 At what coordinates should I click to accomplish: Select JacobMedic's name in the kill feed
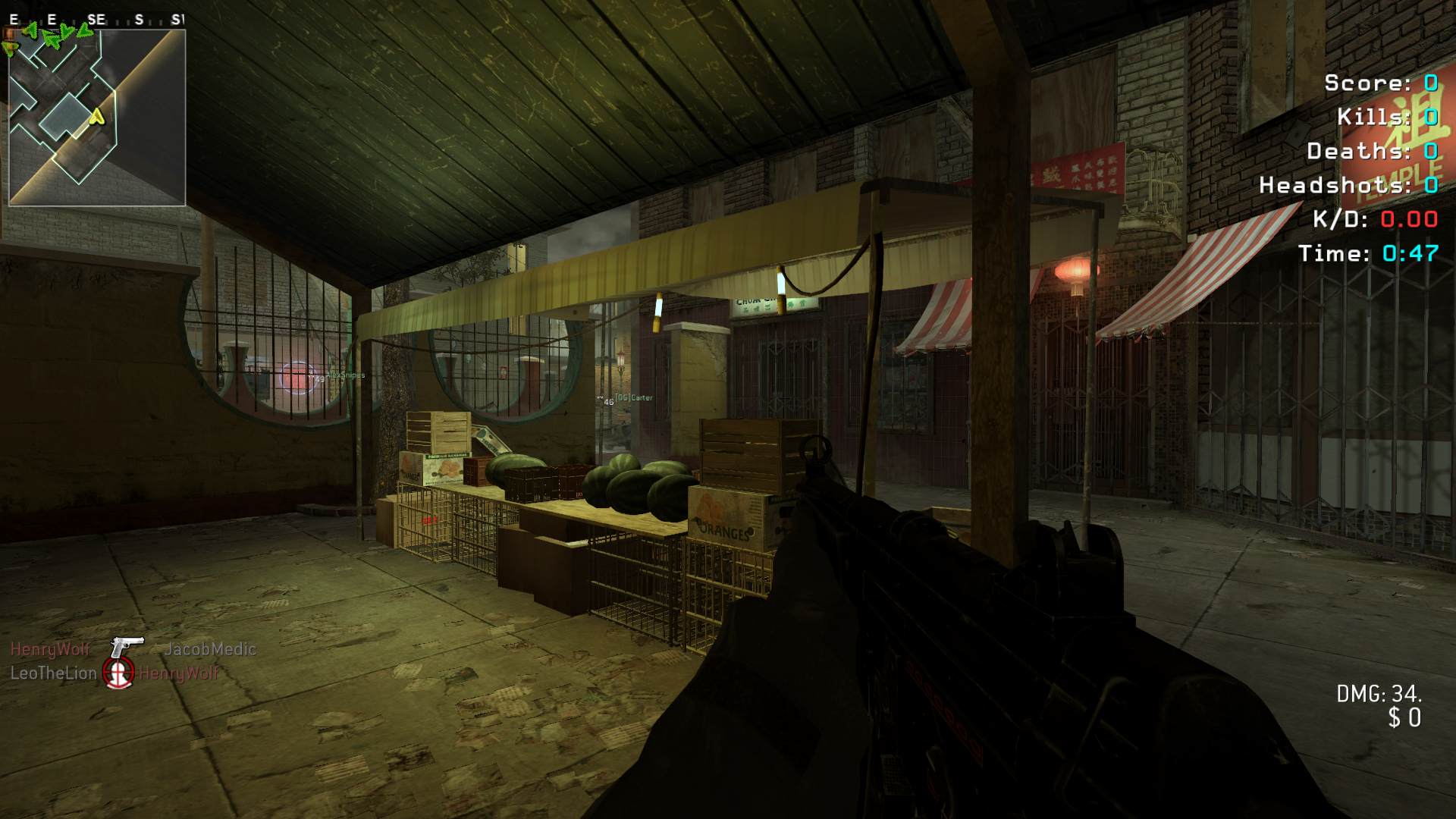click(210, 649)
